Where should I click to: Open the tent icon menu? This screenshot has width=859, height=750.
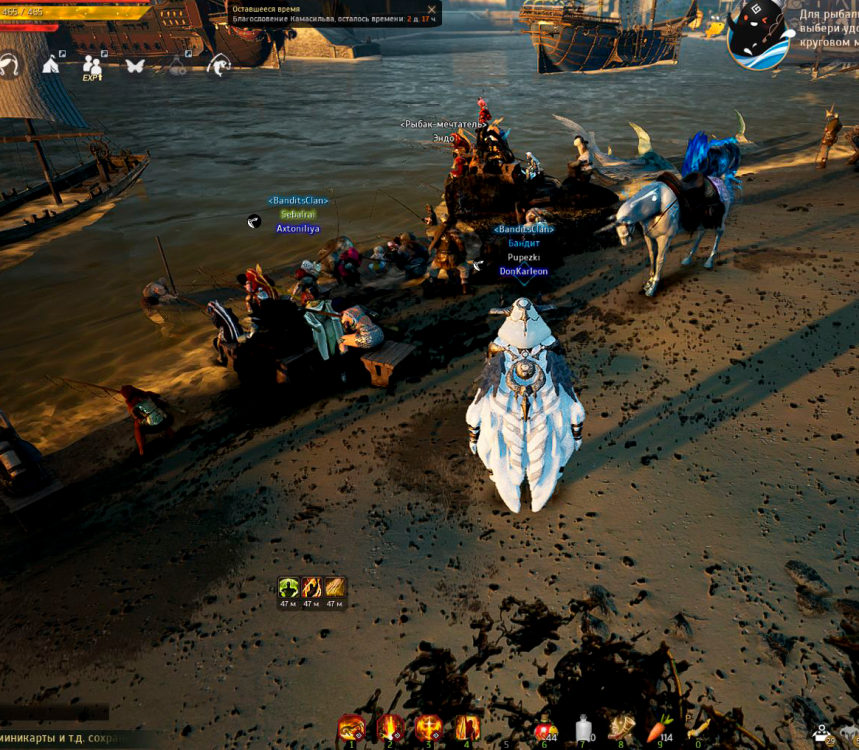[x=50, y=65]
